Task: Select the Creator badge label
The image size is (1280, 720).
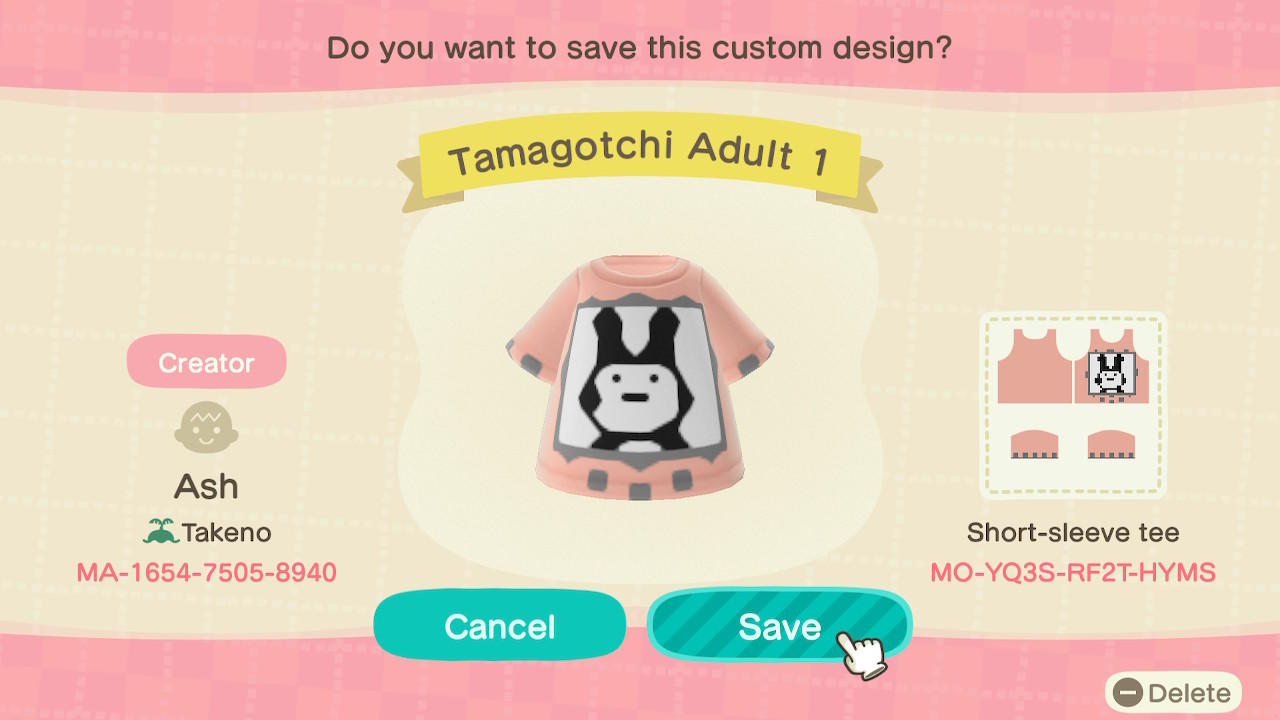Action: coord(206,361)
